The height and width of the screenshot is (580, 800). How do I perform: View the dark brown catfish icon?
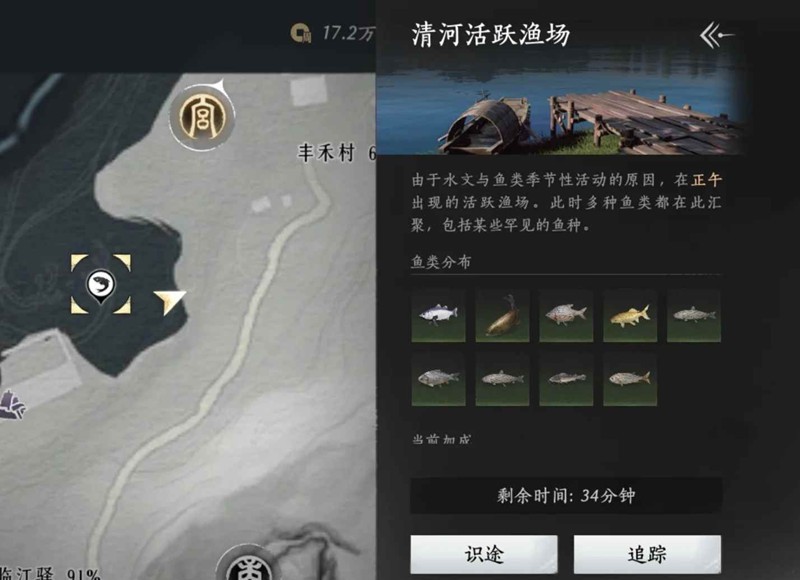(x=502, y=316)
